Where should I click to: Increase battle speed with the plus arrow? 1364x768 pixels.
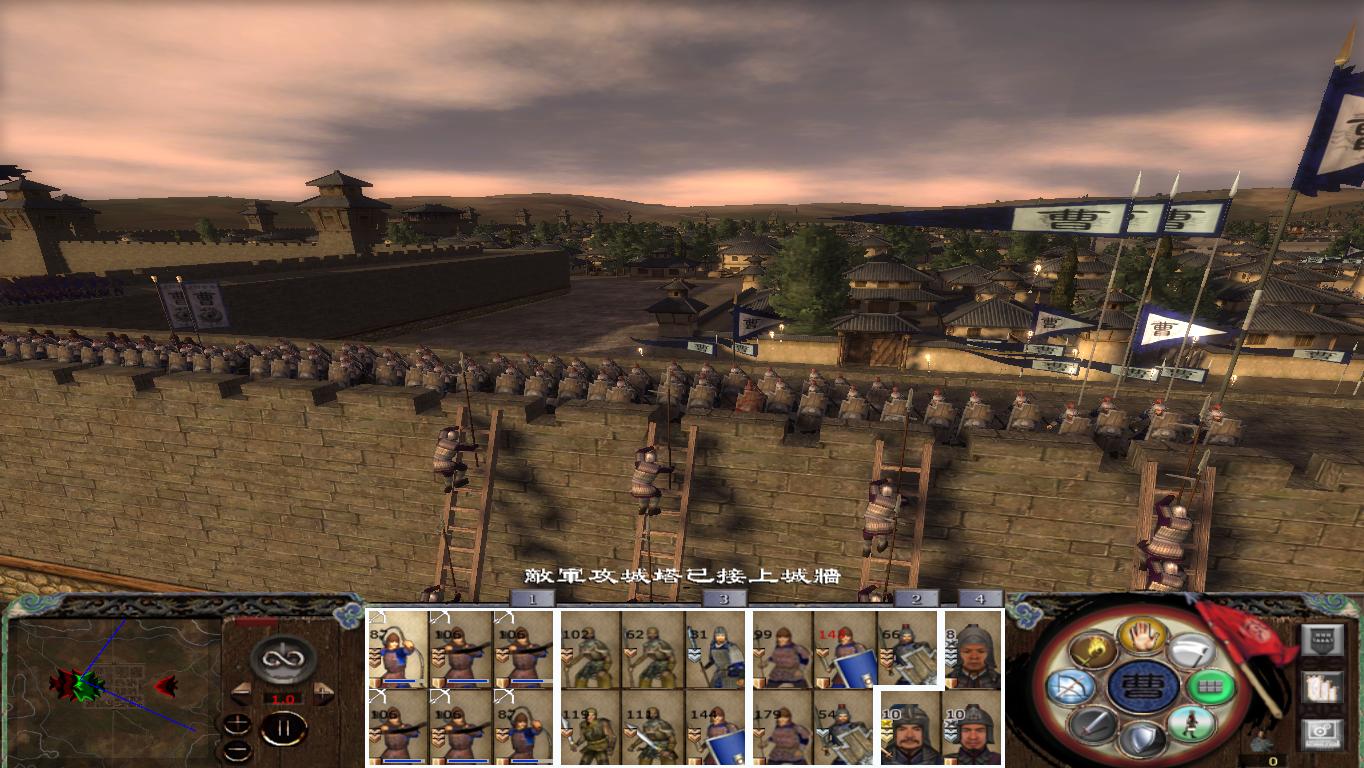click(x=322, y=692)
